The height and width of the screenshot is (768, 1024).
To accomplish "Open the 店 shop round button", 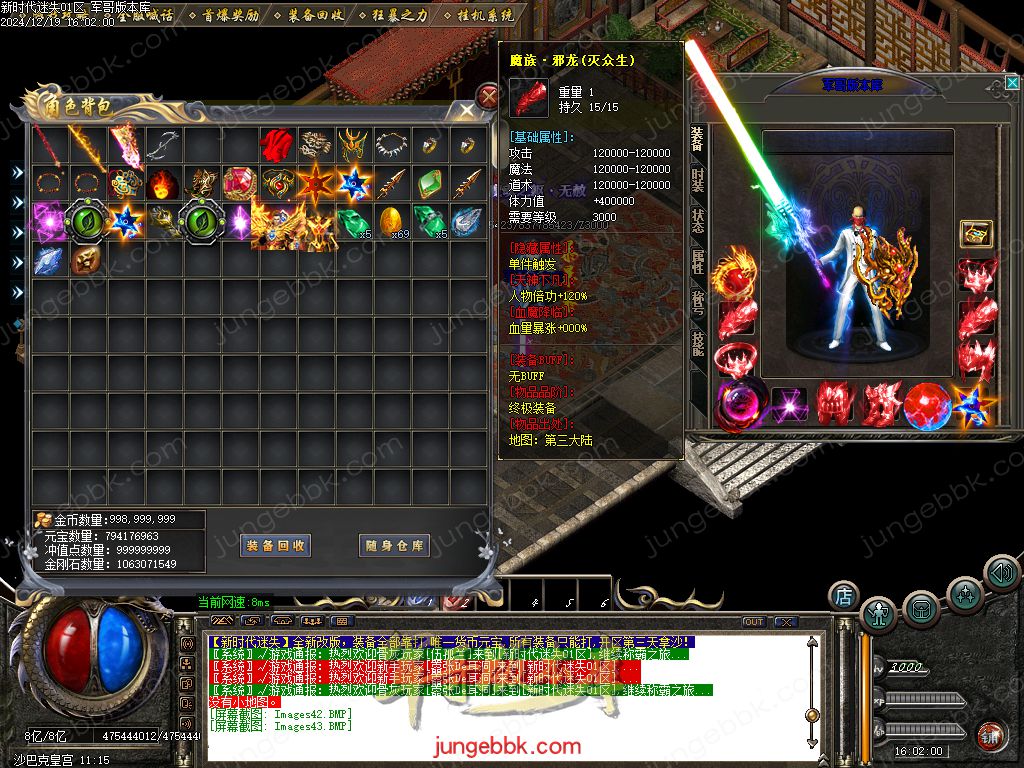I will 843,597.
